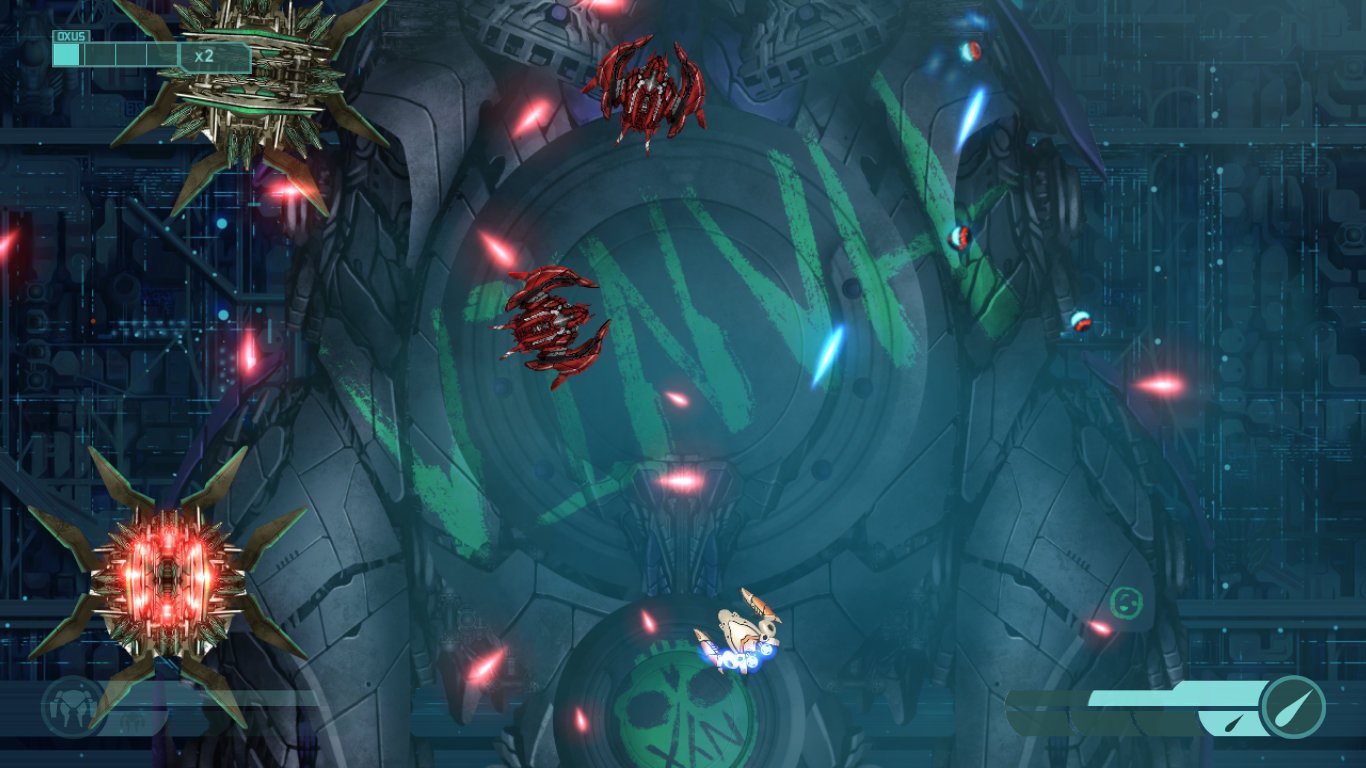Click the empty fourth segment of the OXUS bar

coord(162,53)
